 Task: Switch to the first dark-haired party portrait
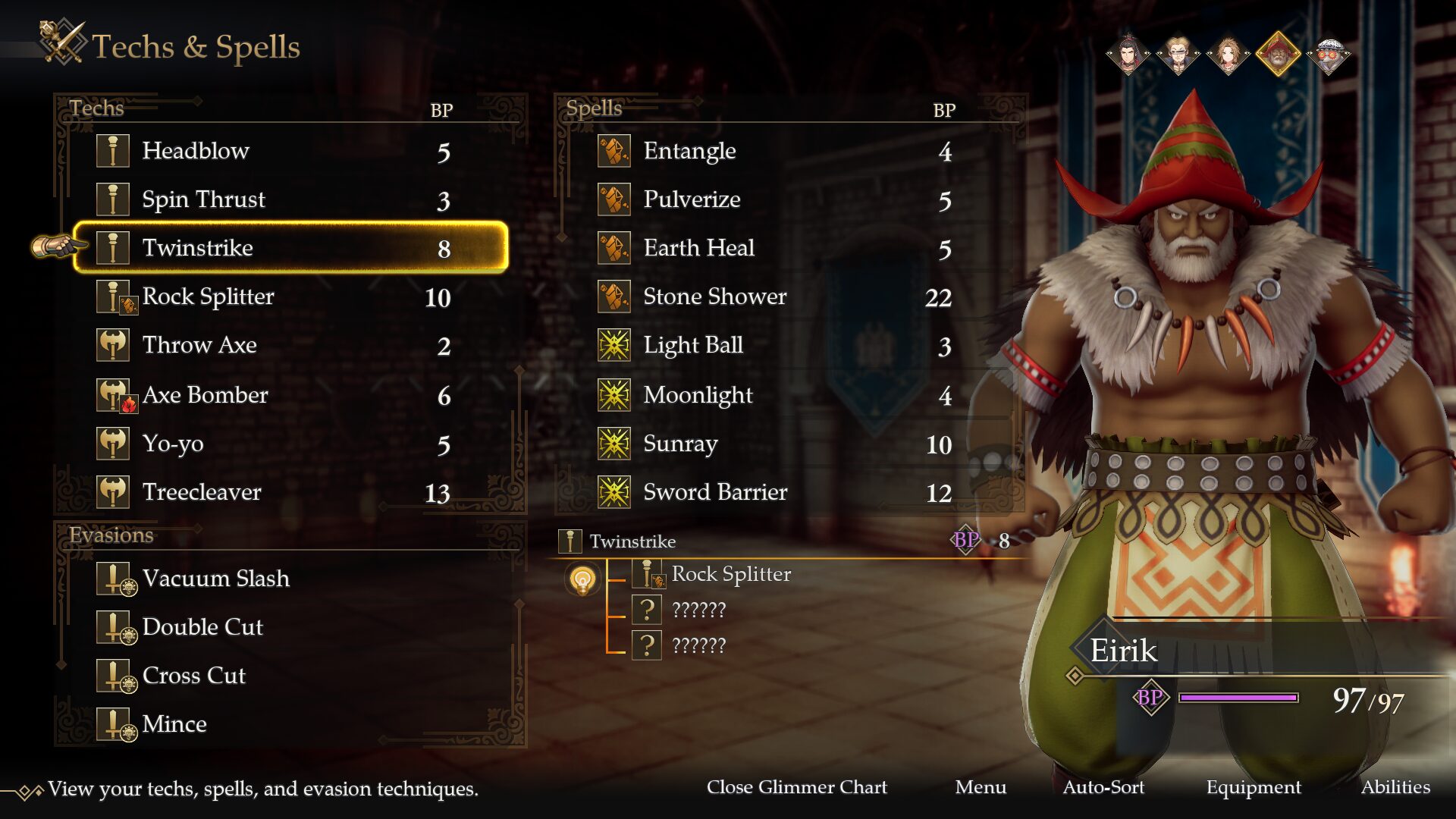pyautogui.click(x=1128, y=55)
